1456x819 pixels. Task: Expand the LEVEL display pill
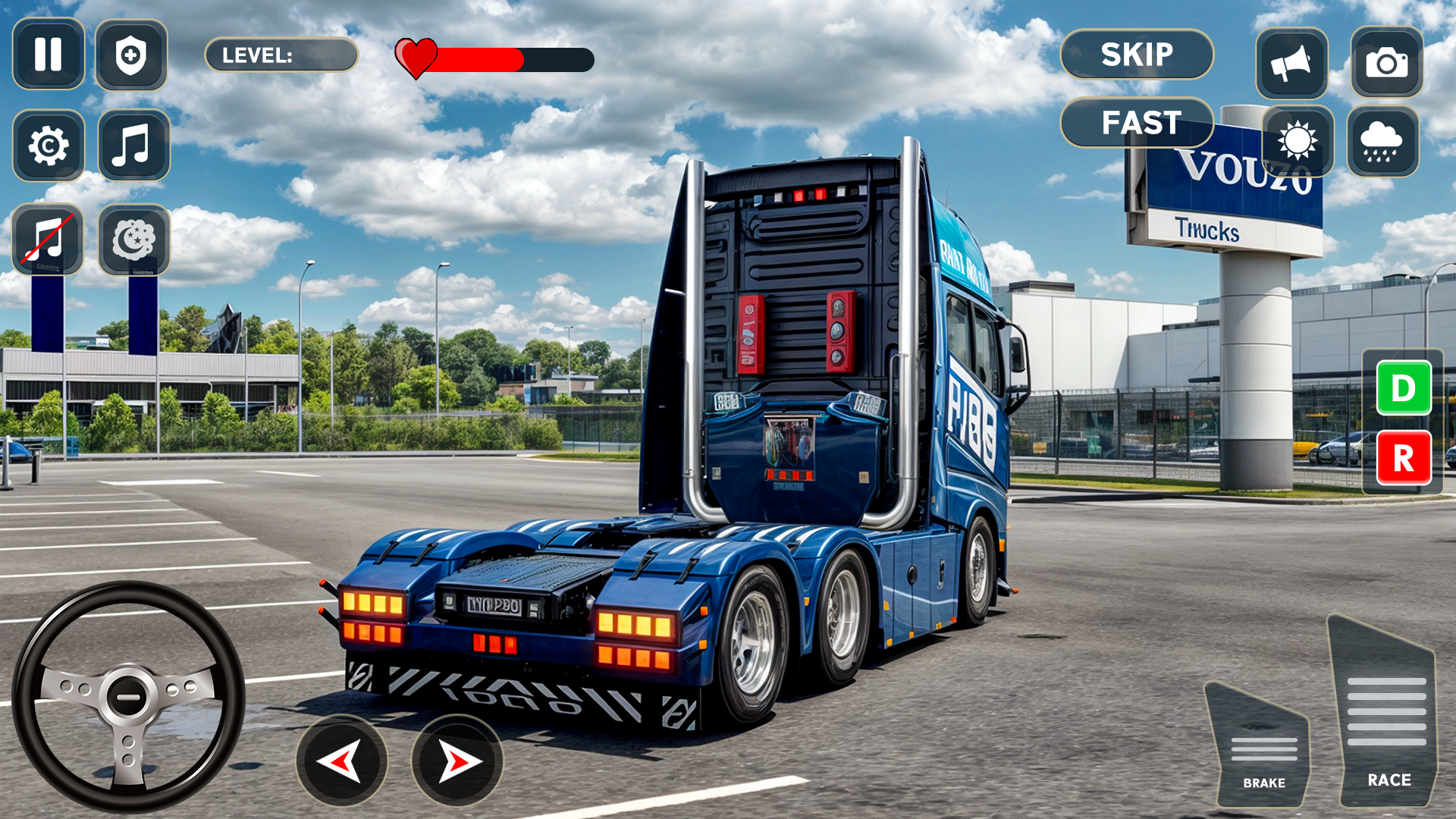(x=281, y=55)
